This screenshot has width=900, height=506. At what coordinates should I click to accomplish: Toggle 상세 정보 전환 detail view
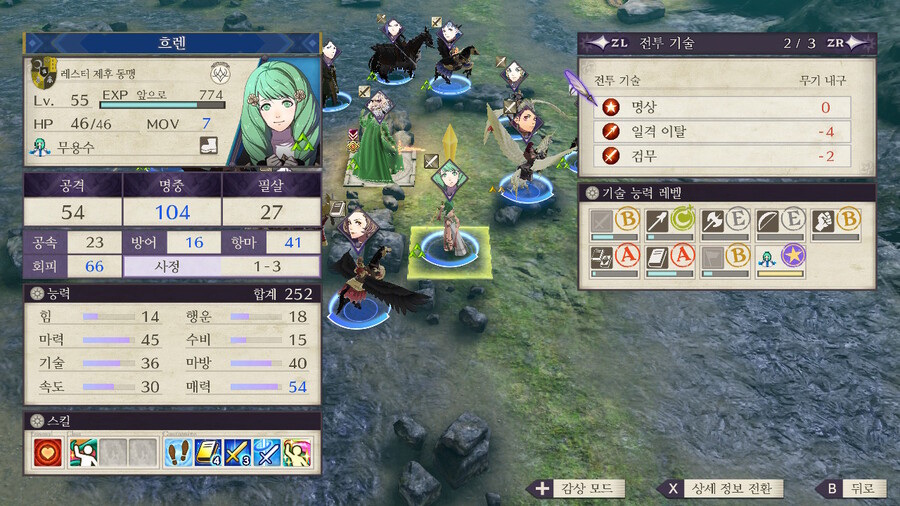720,489
